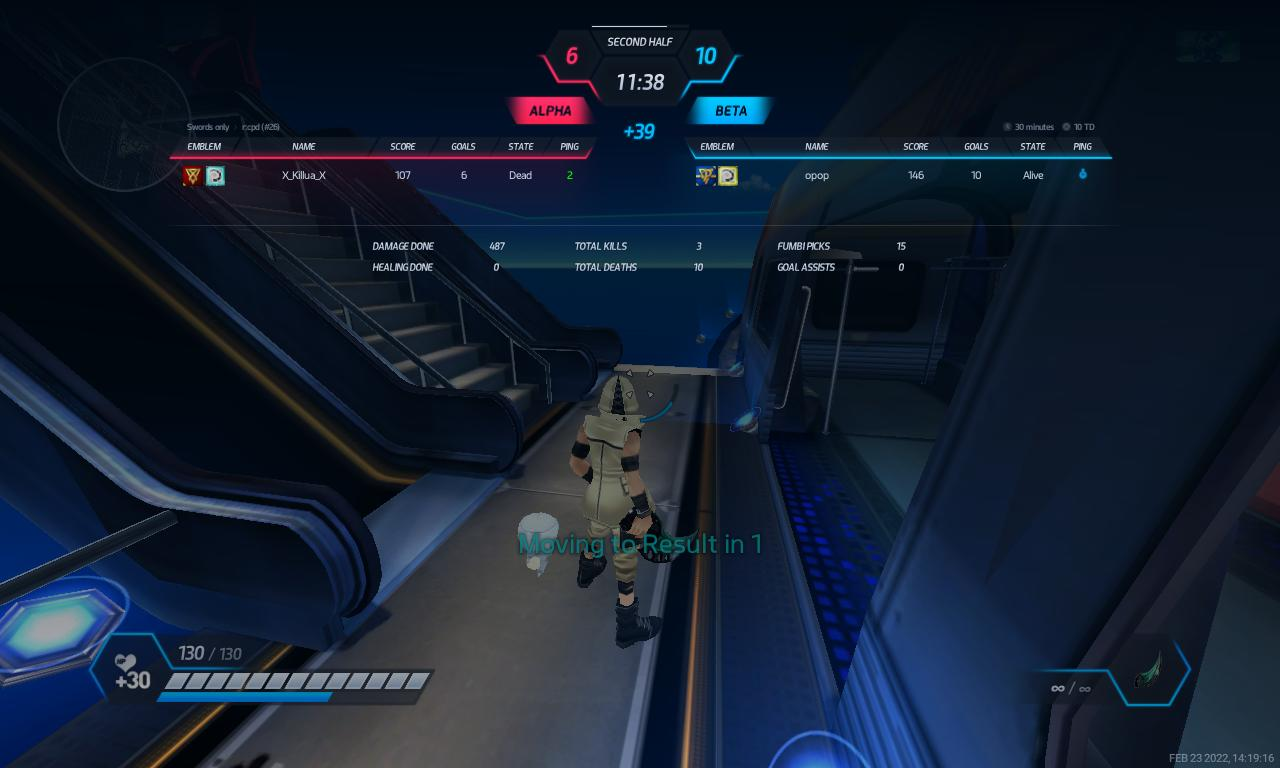This screenshot has width=1280, height=768.
Task: Click X_Killua_X's red triangle emblem
Action: click(x=192, y=176)
